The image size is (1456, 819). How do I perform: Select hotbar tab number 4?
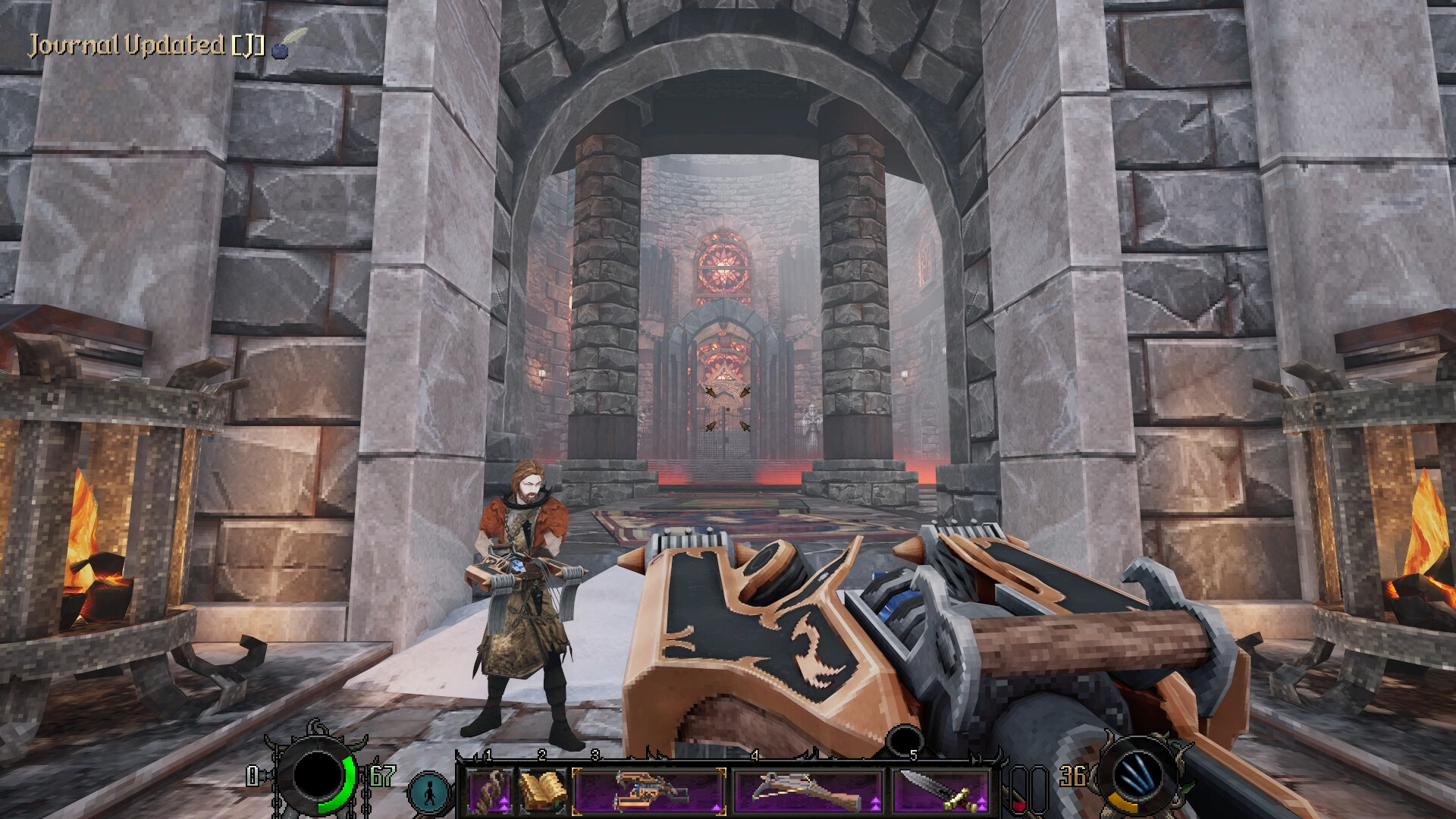tap(754, 754)
